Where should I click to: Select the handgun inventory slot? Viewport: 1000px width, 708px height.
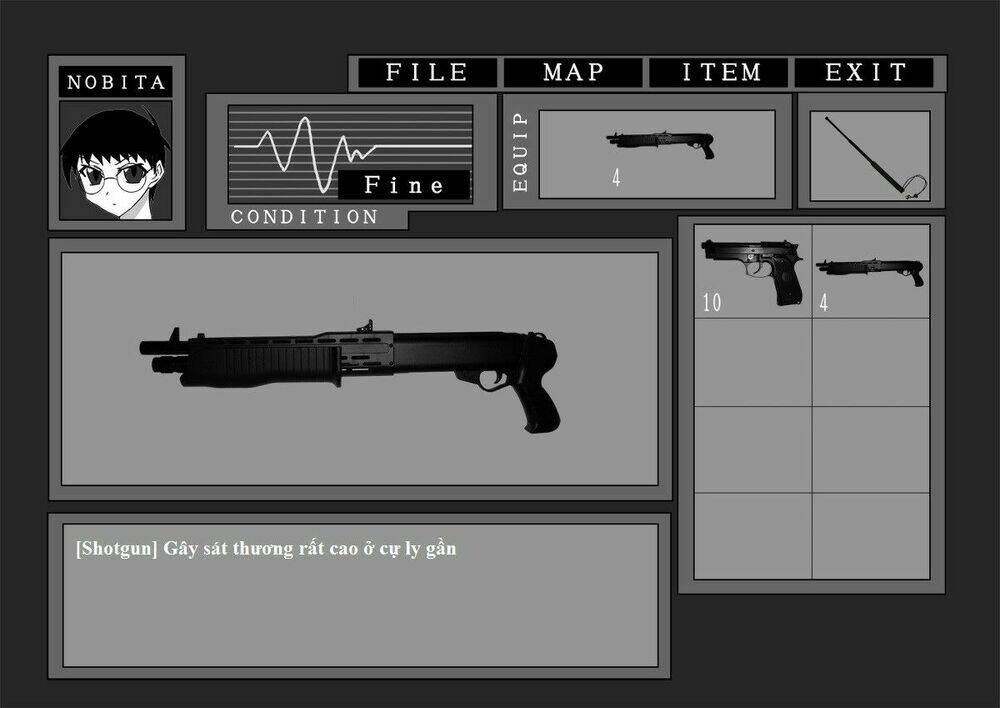752,271
